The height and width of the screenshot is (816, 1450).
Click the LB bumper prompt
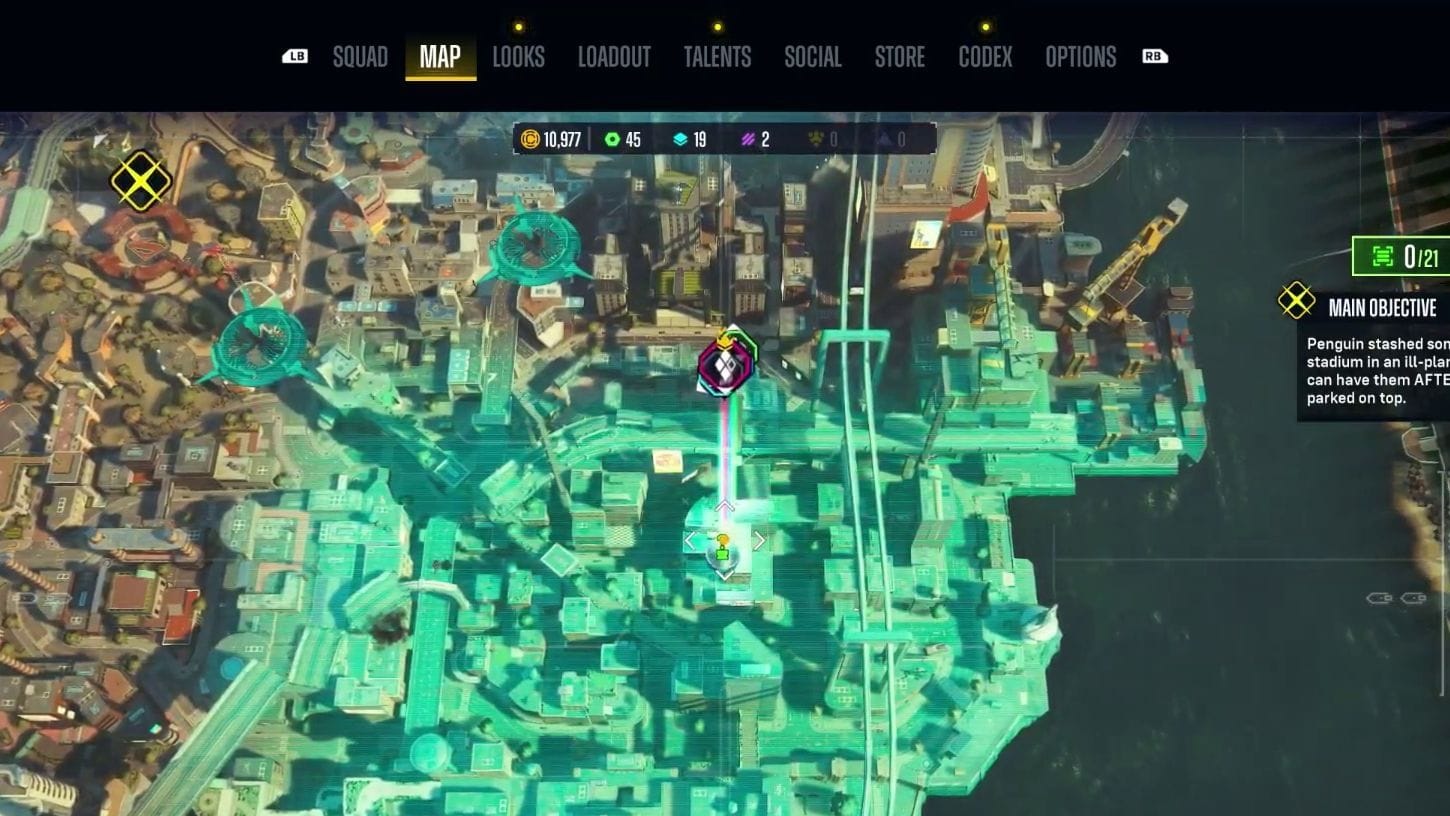[294, 57]
